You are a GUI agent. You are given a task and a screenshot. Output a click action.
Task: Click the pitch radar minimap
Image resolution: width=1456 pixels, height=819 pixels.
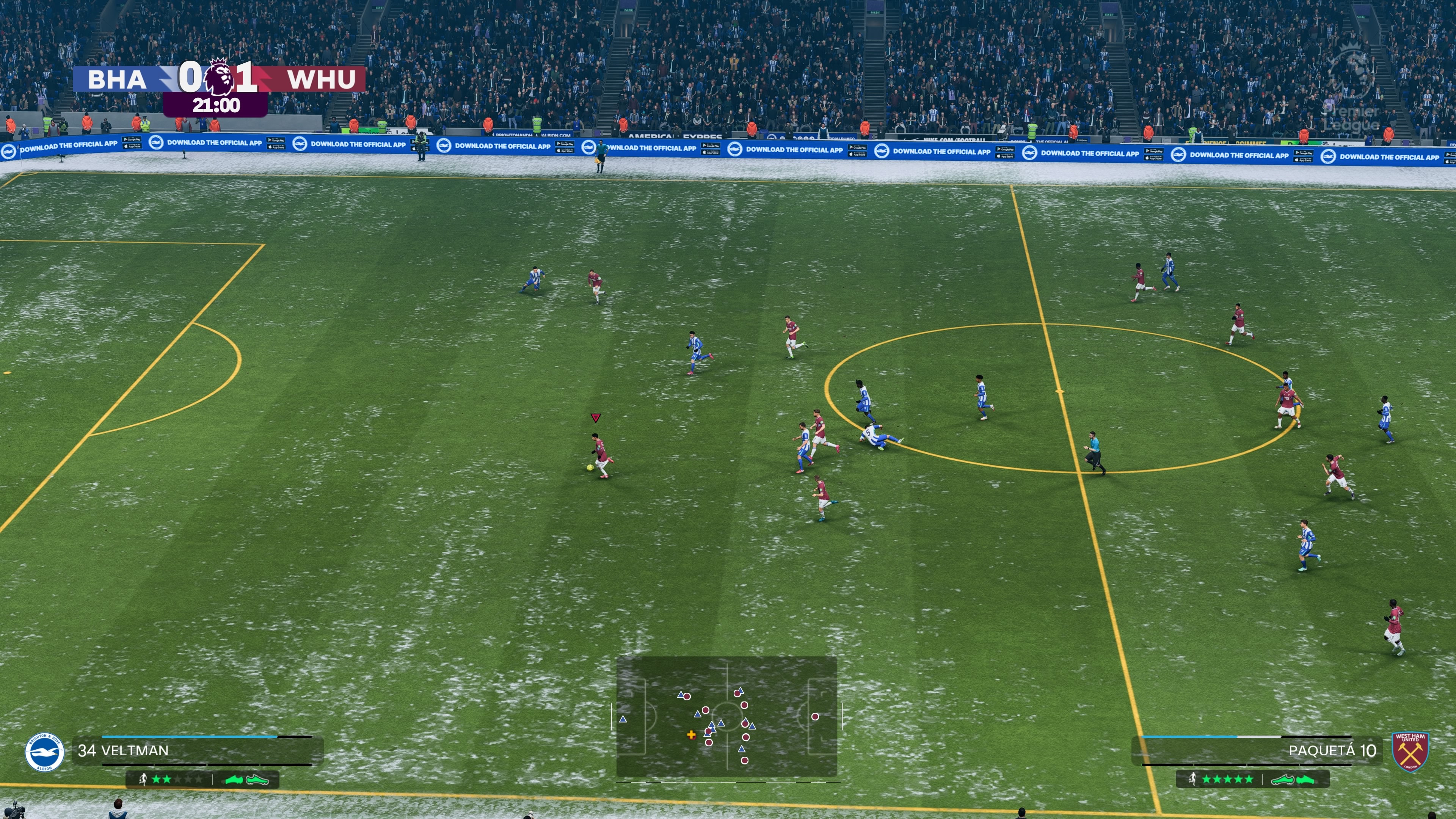(726, 717)
